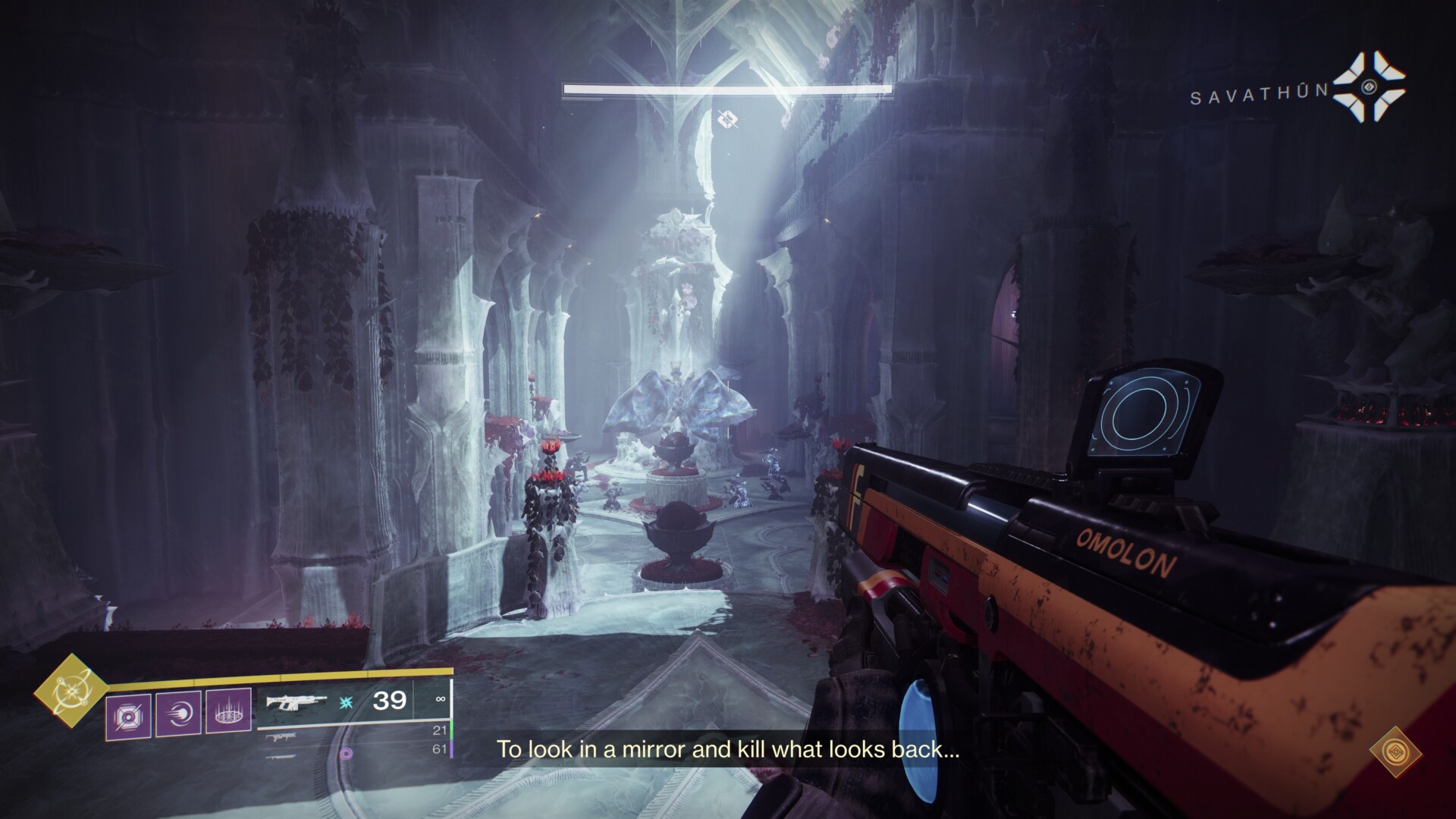The width and height of the screenshot is (1456, 819).
Task: Switch to the third weapon silhouette
Action: tap(281, 755)
